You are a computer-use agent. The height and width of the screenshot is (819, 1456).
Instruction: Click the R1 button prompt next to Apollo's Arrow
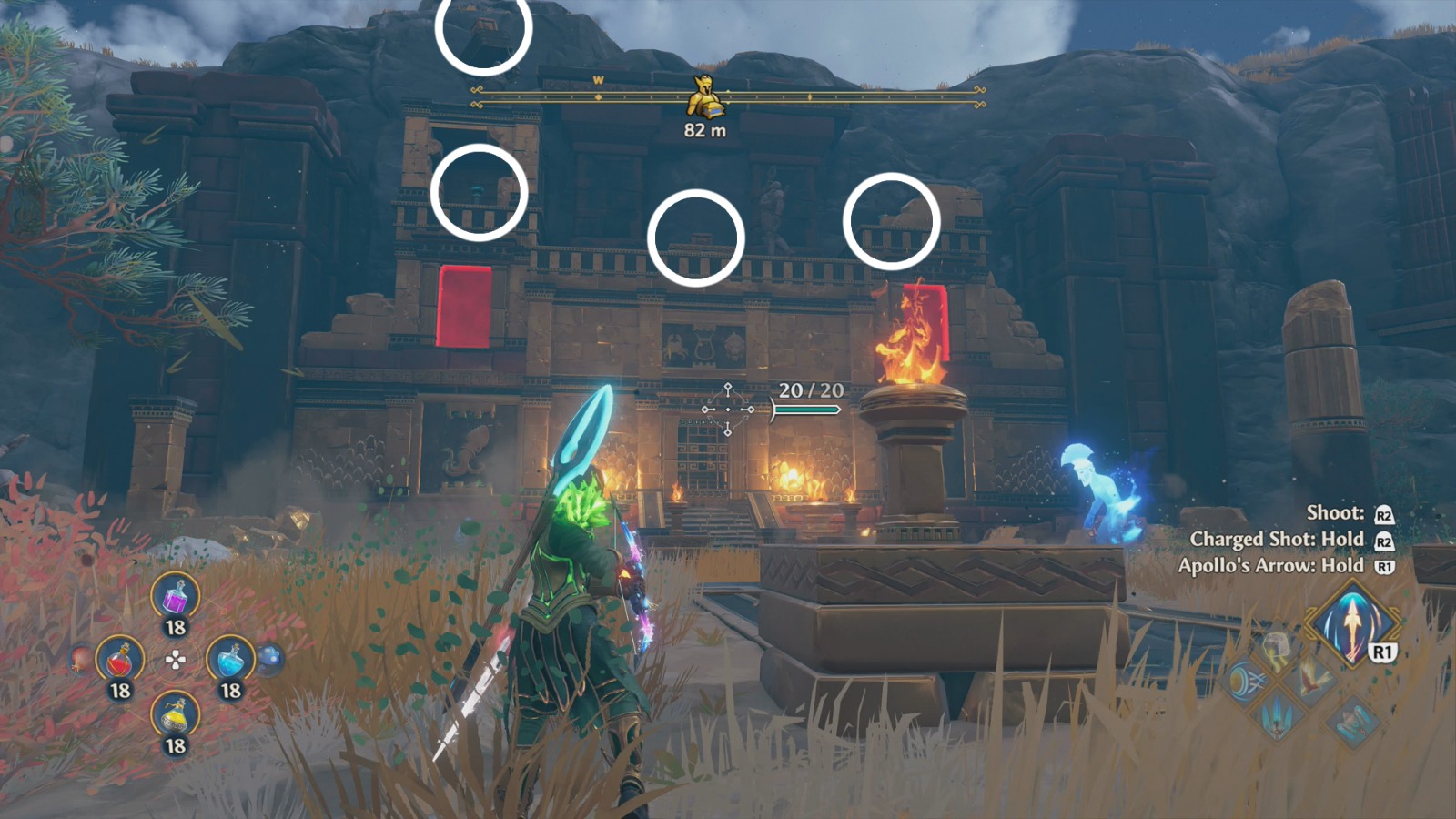coord(1383,652)
